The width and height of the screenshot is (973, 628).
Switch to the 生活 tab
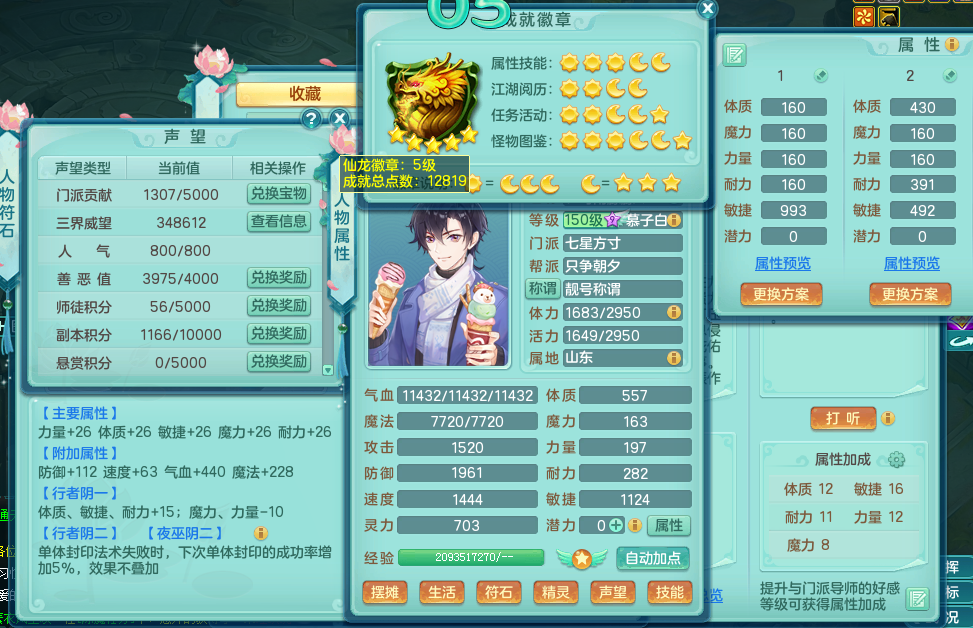pos(442,592)
